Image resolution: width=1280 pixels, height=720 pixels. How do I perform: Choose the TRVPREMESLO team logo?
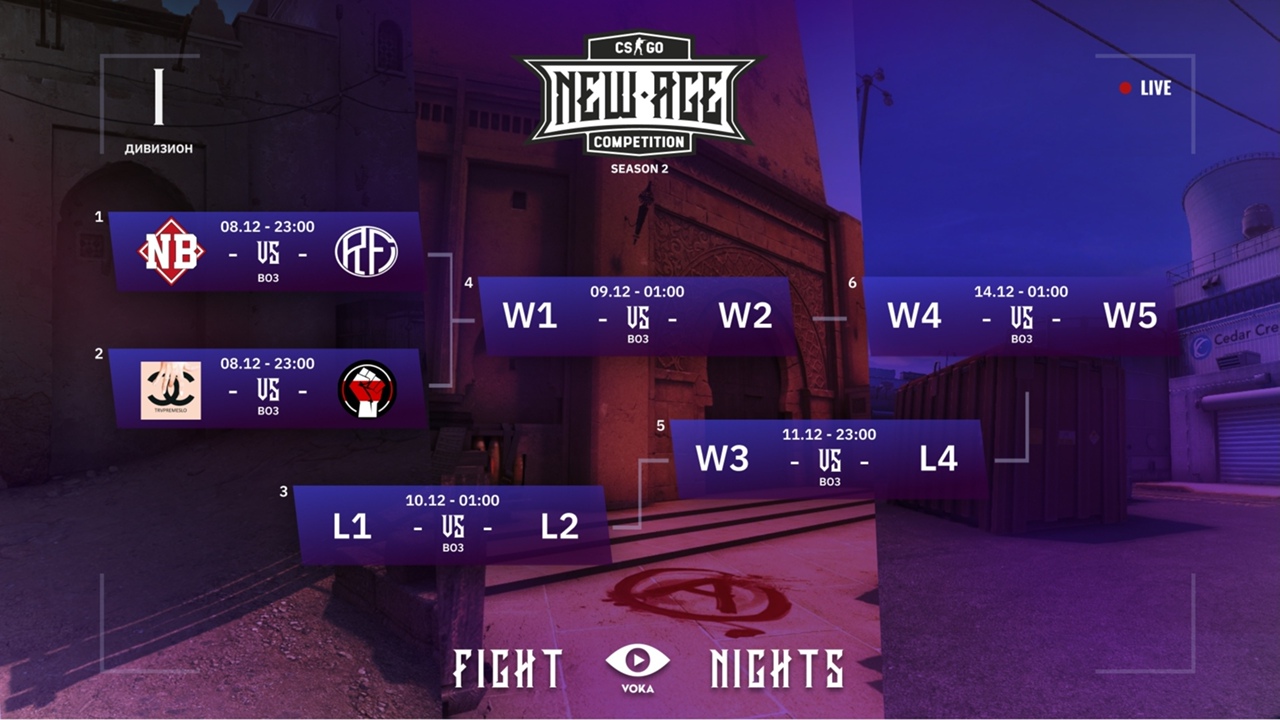click(x=170, y=390)
